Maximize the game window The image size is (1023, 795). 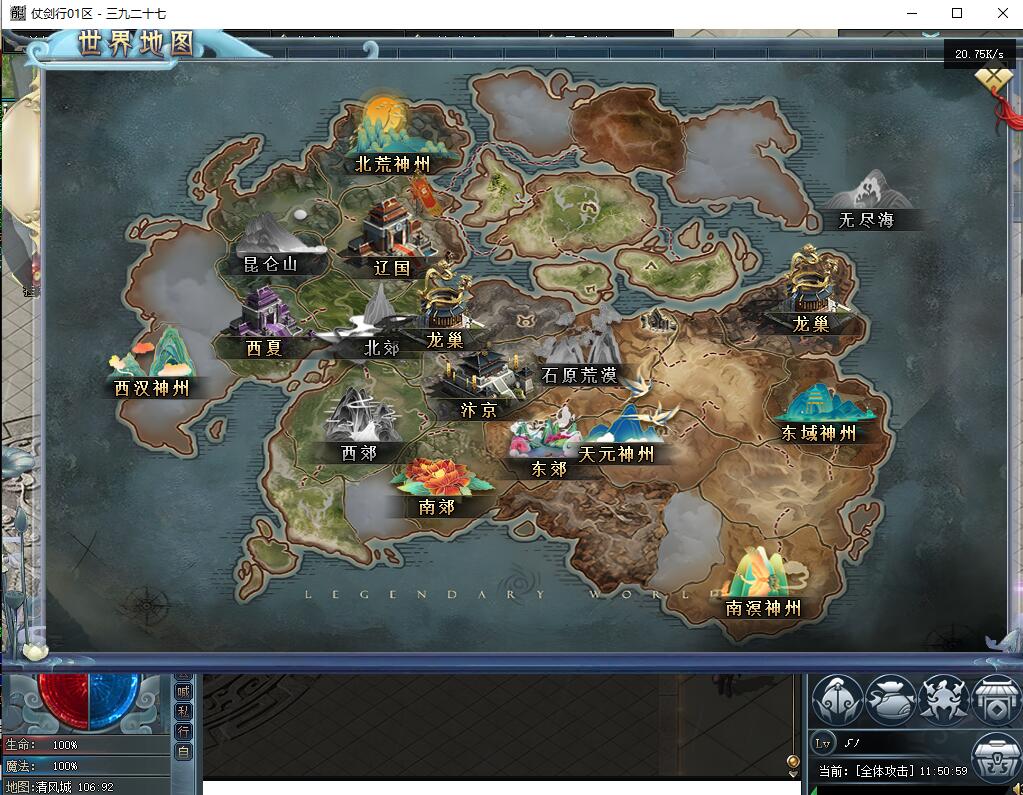(x=957, y=13)
